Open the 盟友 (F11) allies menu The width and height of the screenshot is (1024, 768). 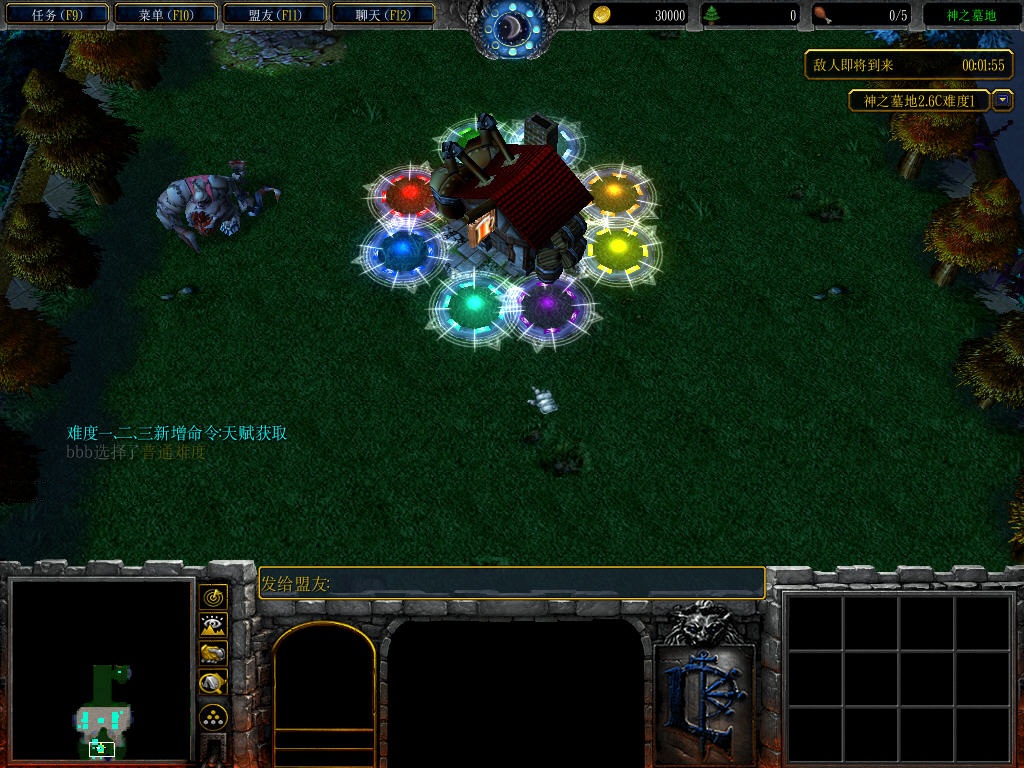point(274,15)
